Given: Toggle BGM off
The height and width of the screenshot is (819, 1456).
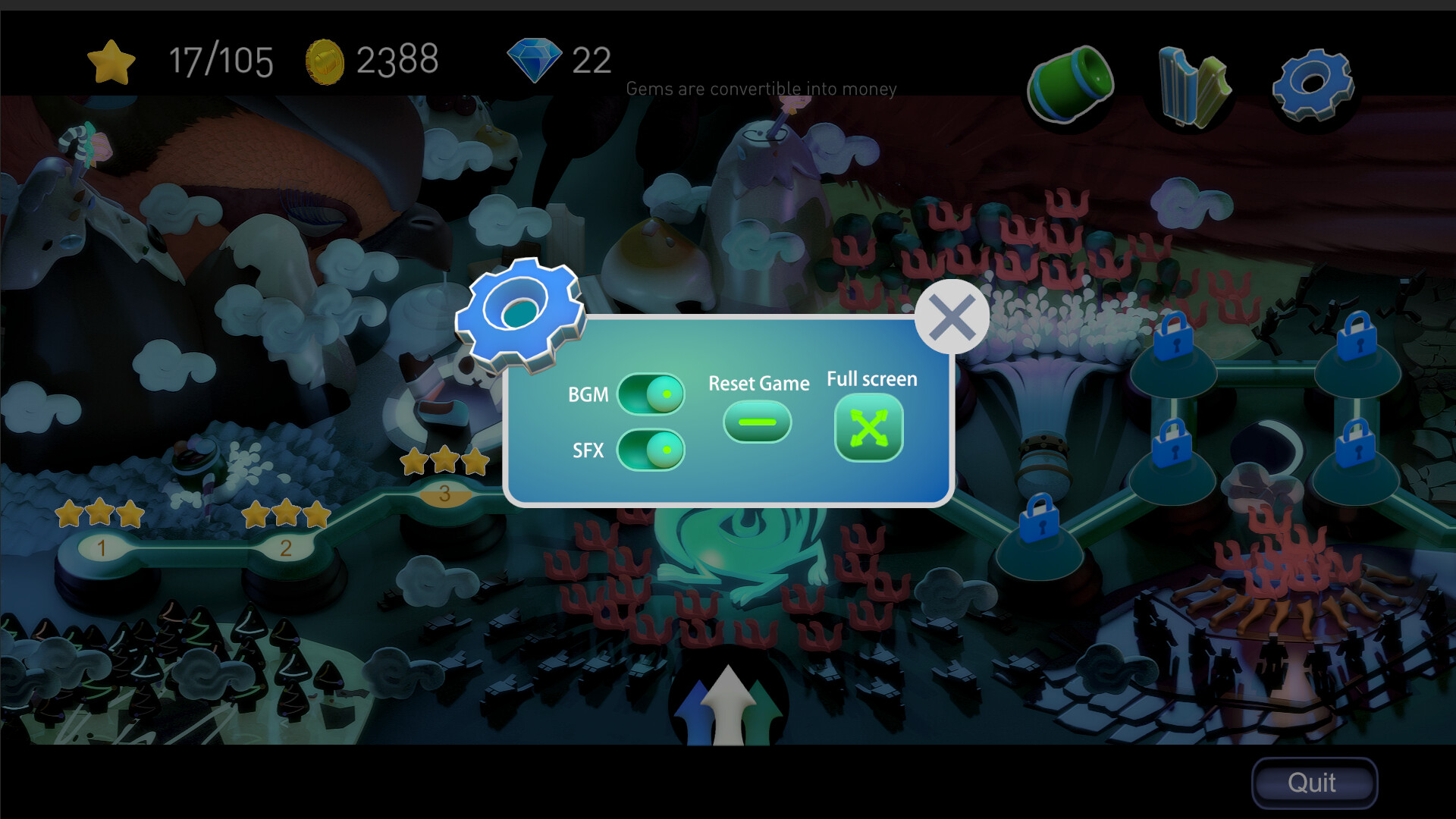Looking at the screenshot, I should point(651,394).
